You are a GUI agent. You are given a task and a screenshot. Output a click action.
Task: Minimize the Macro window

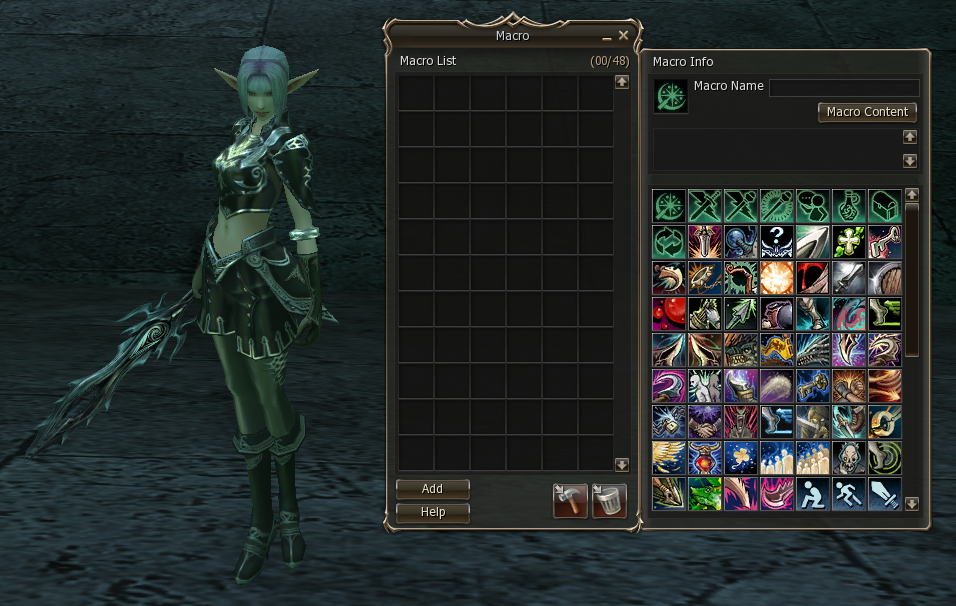pos(606,36)
